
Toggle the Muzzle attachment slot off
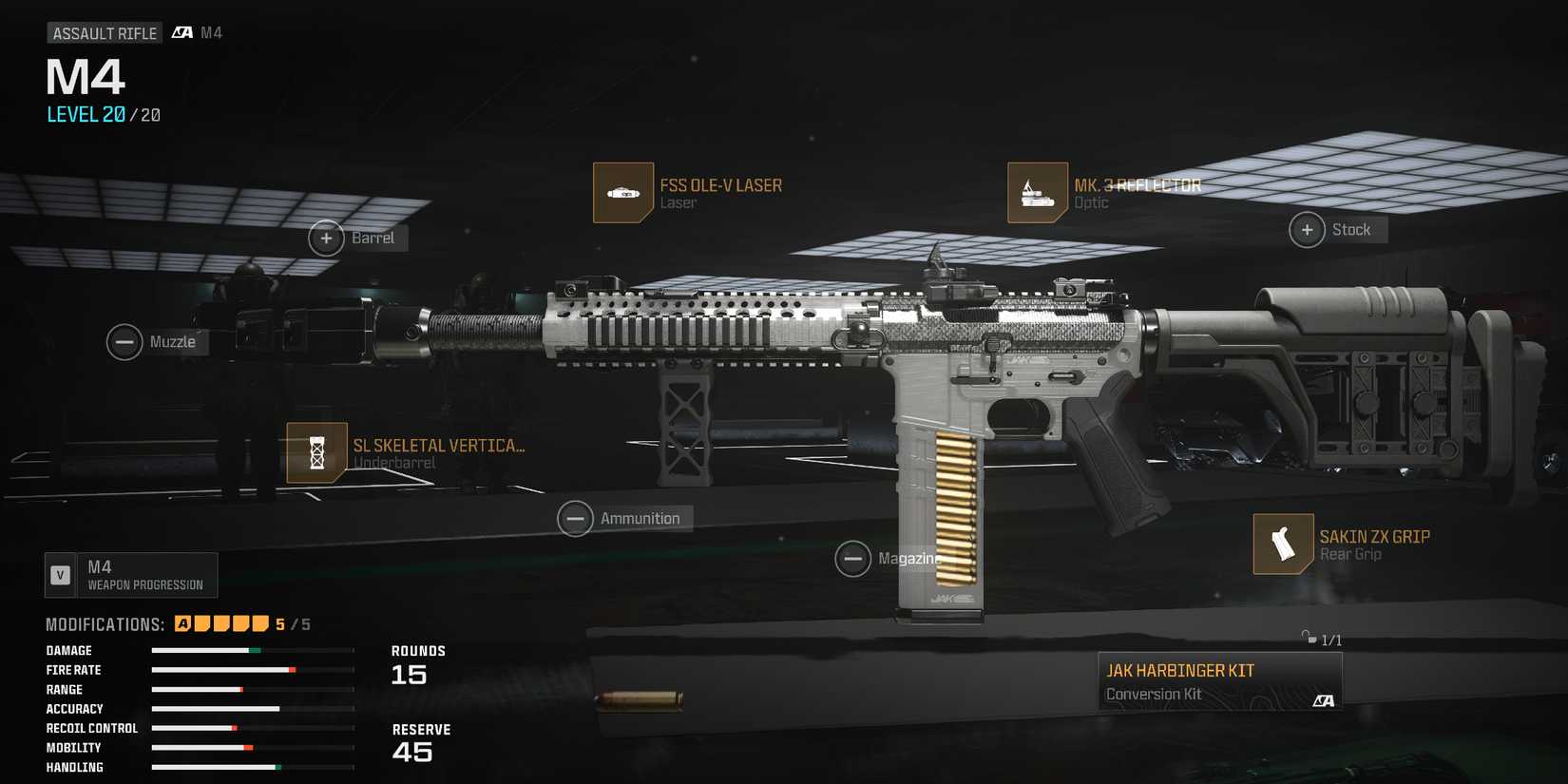point(124,341)
